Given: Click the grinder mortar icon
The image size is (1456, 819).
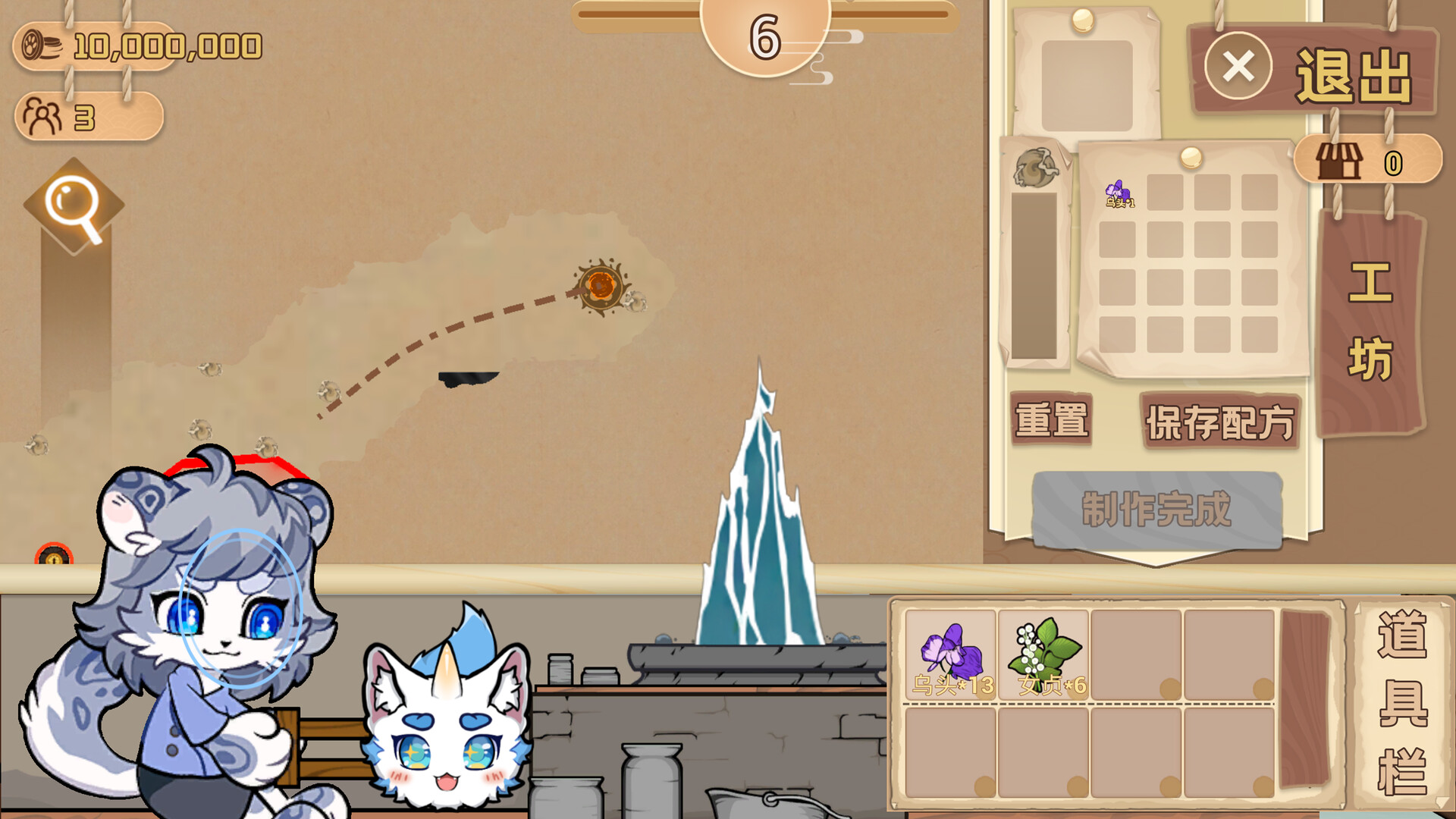Looking at the screenshot, I should (1034, 168).
